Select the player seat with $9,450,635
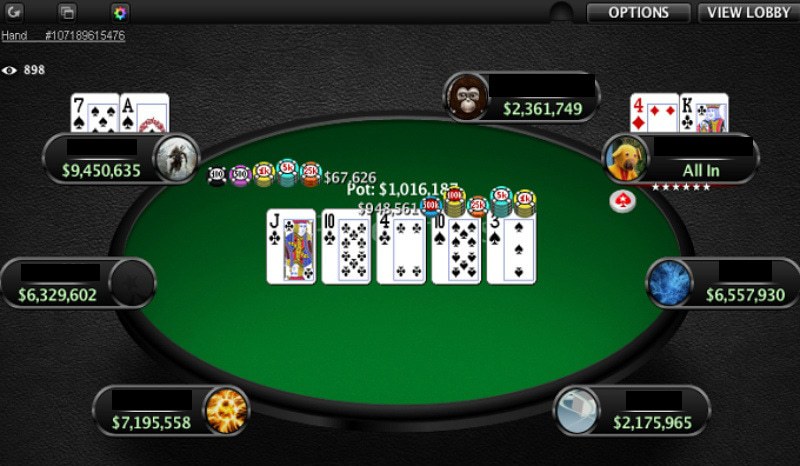800x466 pixels. click(120, 159)
